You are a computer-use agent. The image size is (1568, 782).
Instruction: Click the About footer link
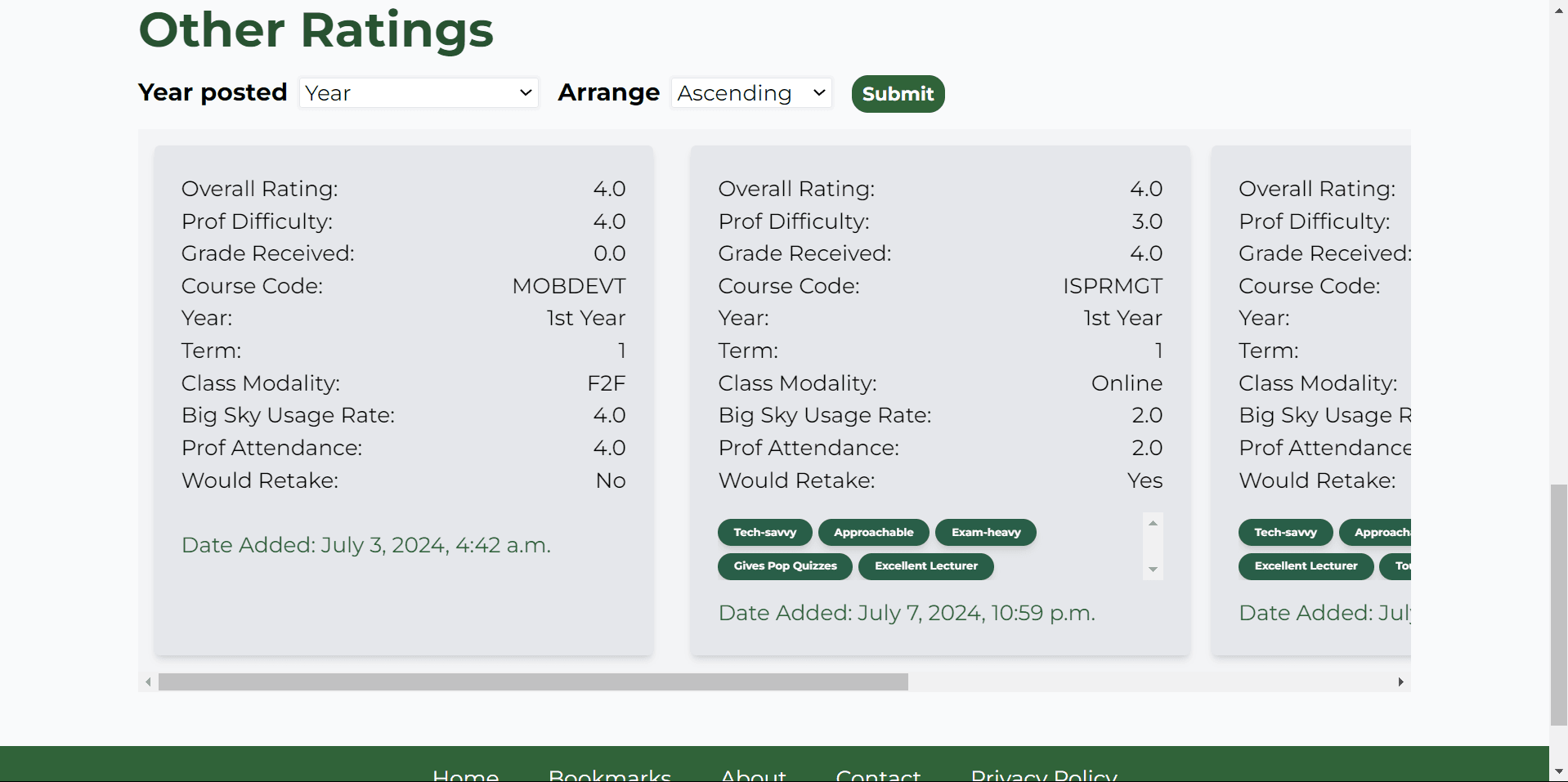pos(752,775)
